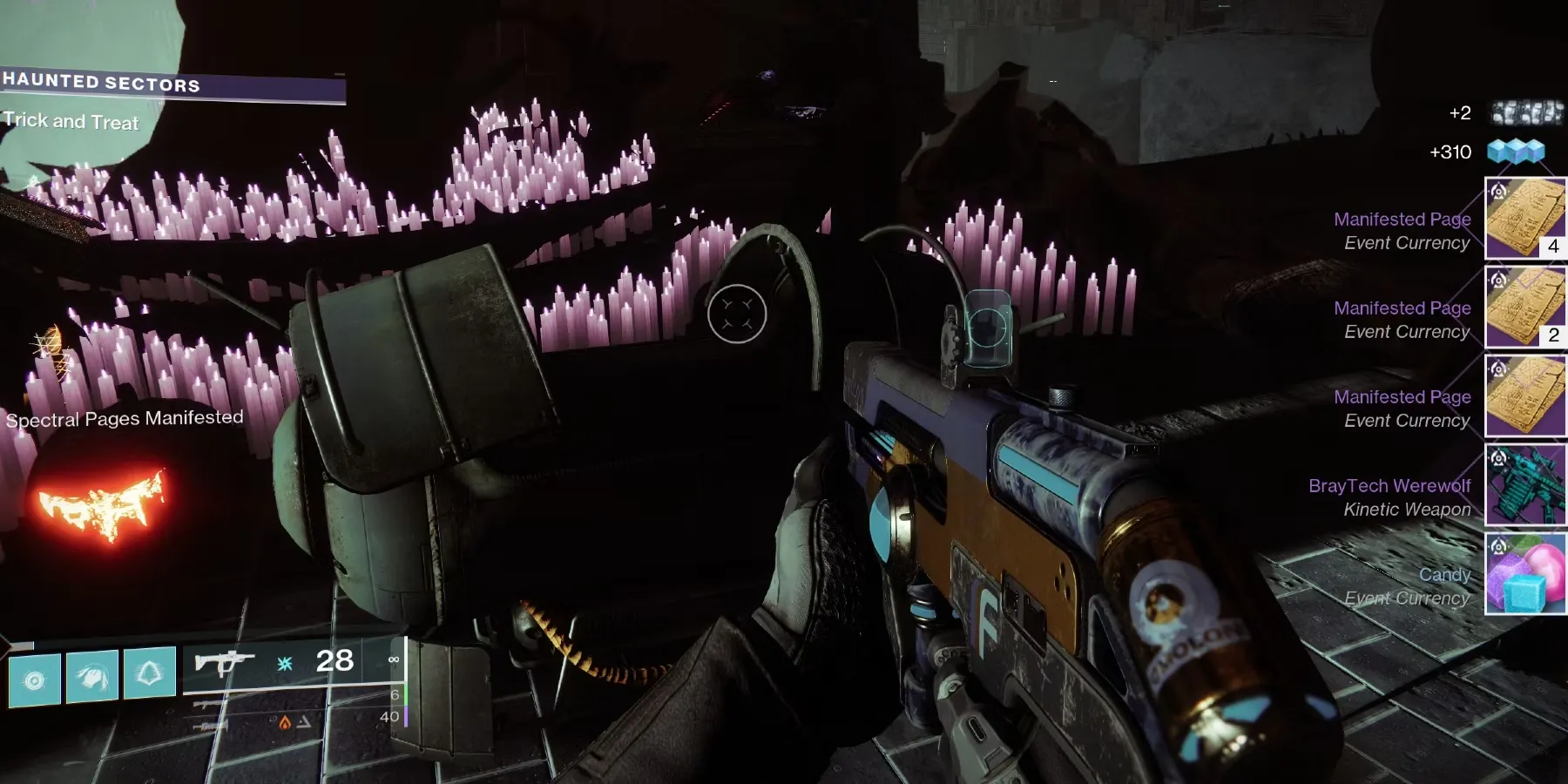Click the Manifested Page icon showing 4
Screen dimensions: 1568x784
coord(1525,218)
